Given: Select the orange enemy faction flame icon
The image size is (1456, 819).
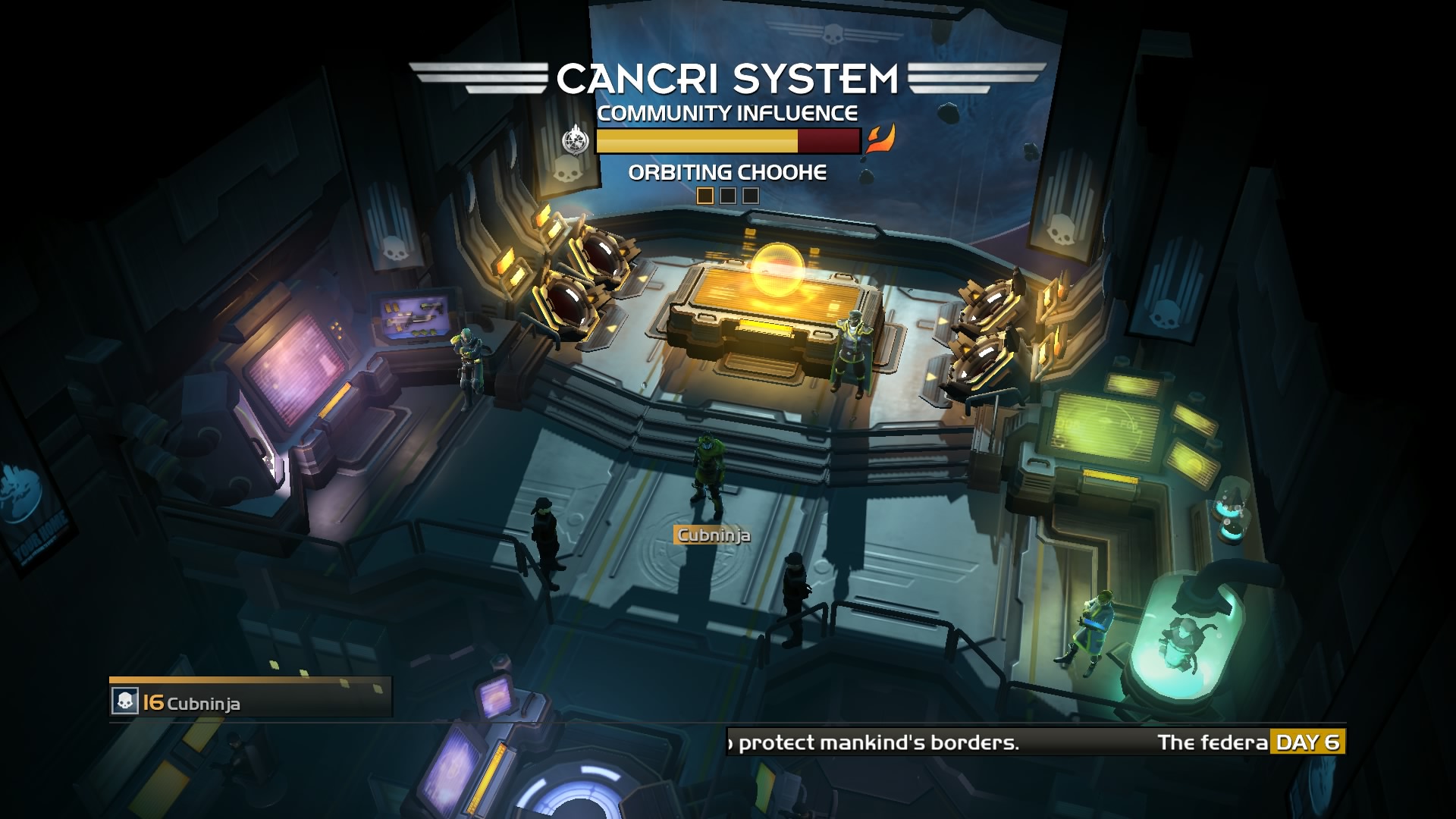Looking at the screenshot, I should tap(880, 140).
